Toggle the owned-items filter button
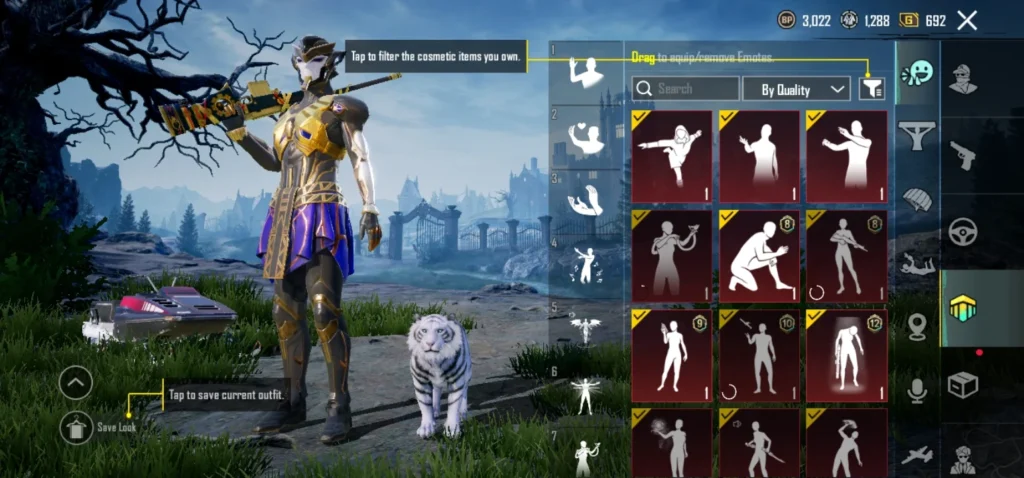Image resolution: width=1024 pixels, height=478 pixels. coord(872,89)
